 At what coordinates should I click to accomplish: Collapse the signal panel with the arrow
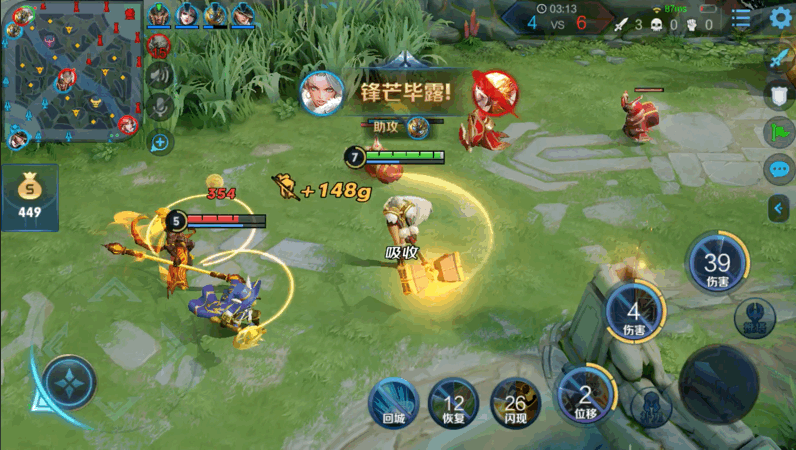(780, 207)
